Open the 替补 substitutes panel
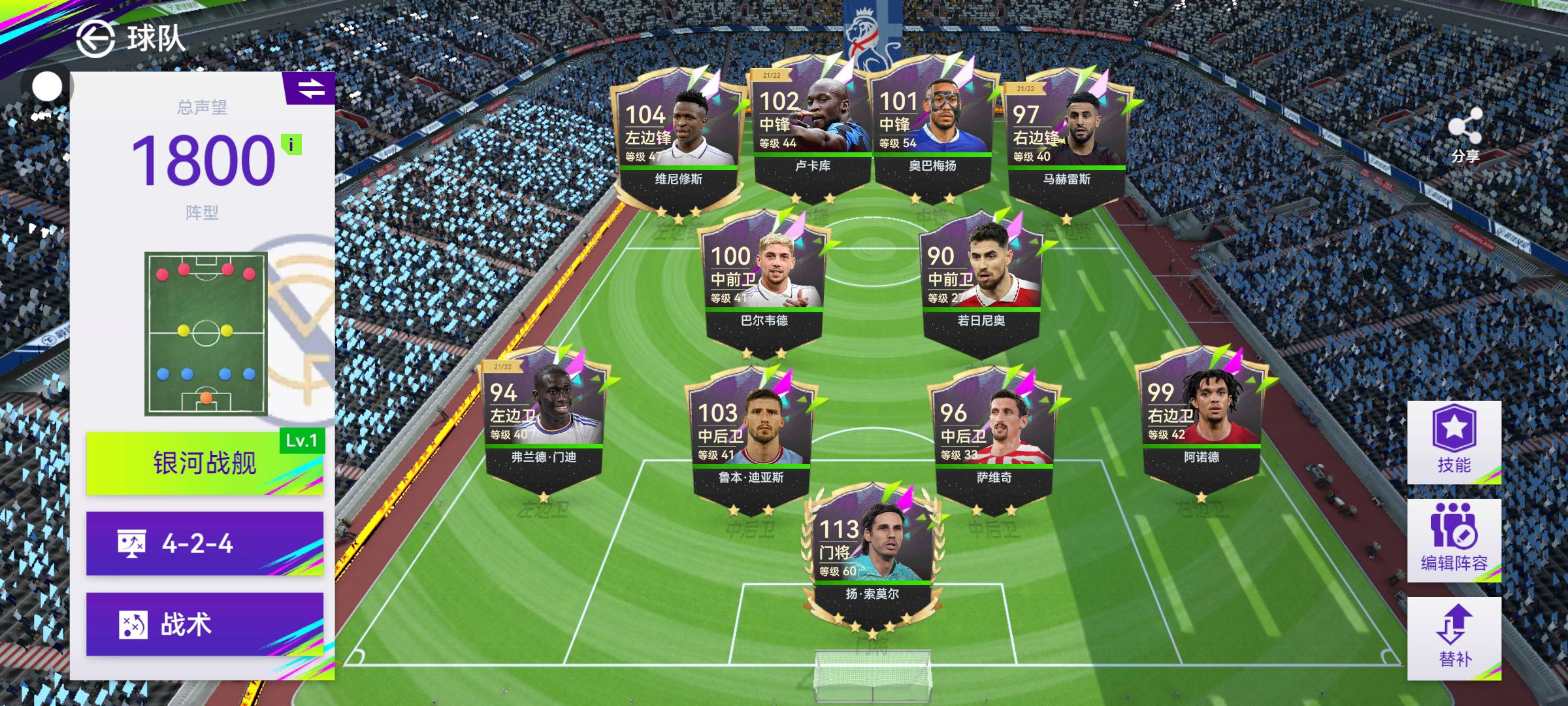Image resolution: width=1568 pixels, height=706 pixels. tap(1454, 638)
